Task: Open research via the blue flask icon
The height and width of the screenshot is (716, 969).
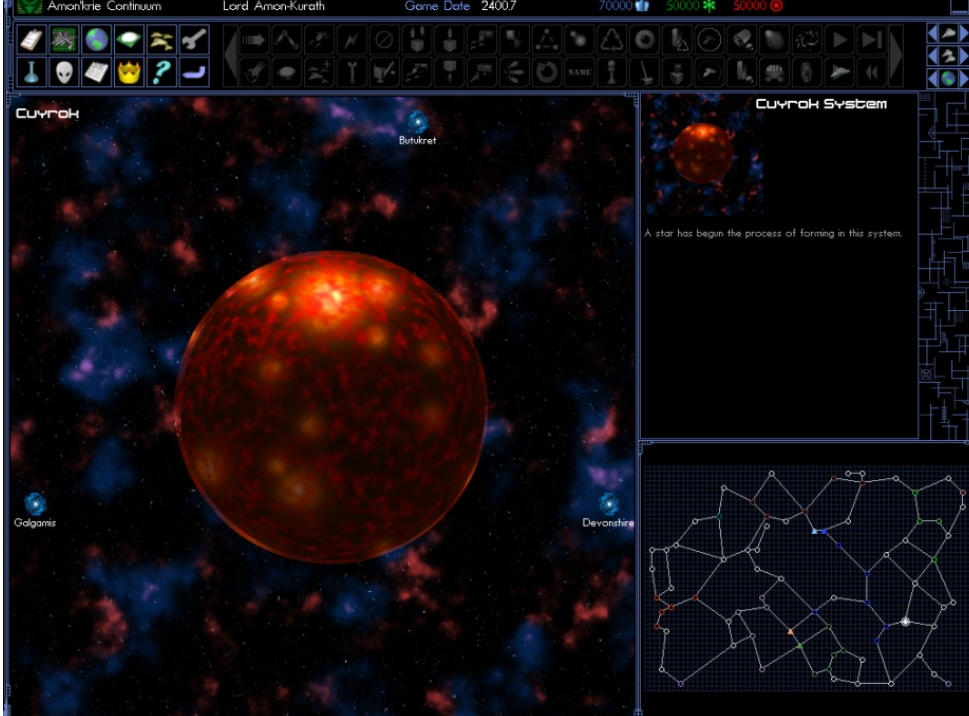Action: (x=32, y=72)
